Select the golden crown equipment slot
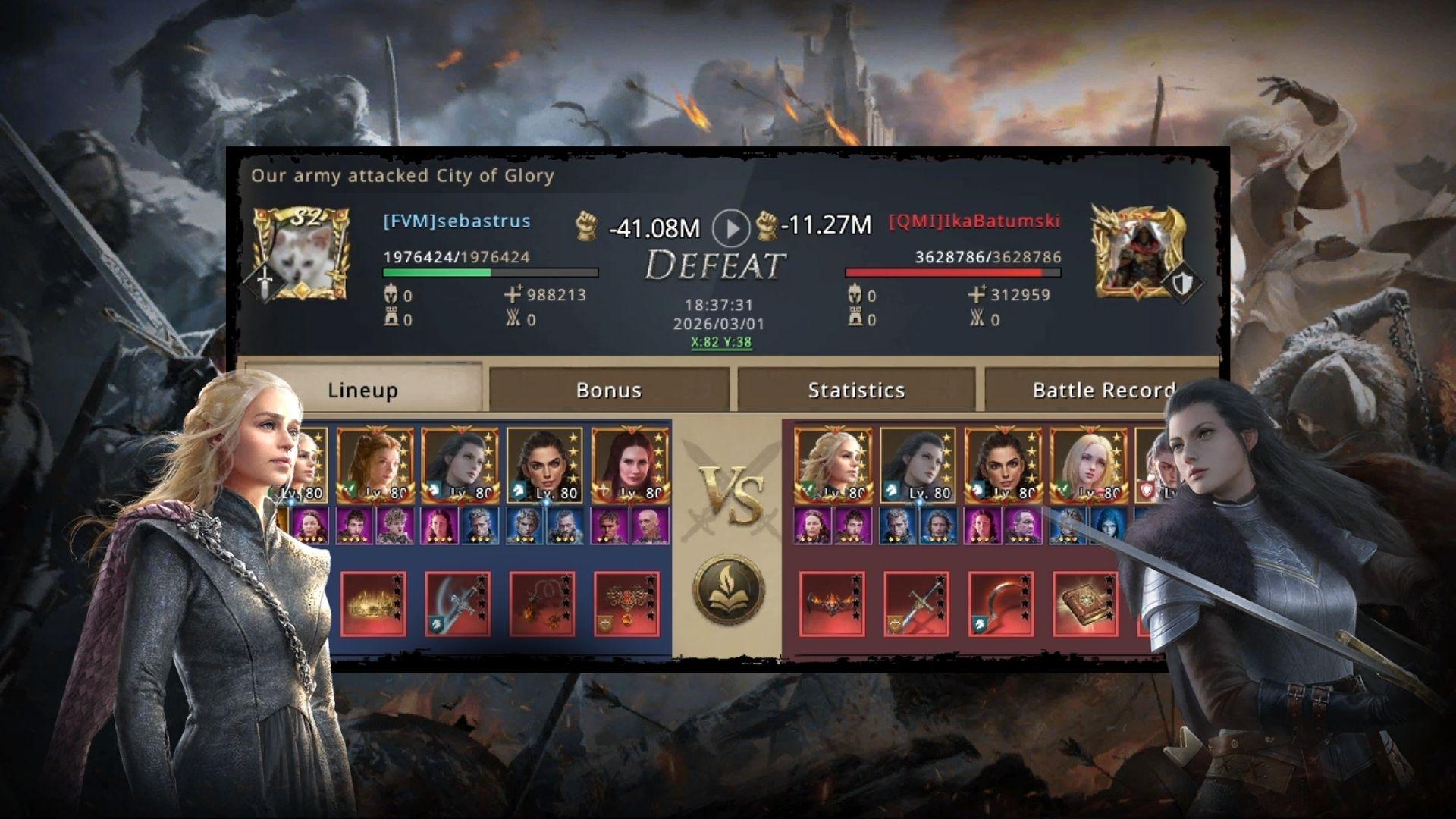Image resolution: width=1456 pixels, height=819 pixels. point(373,603)
